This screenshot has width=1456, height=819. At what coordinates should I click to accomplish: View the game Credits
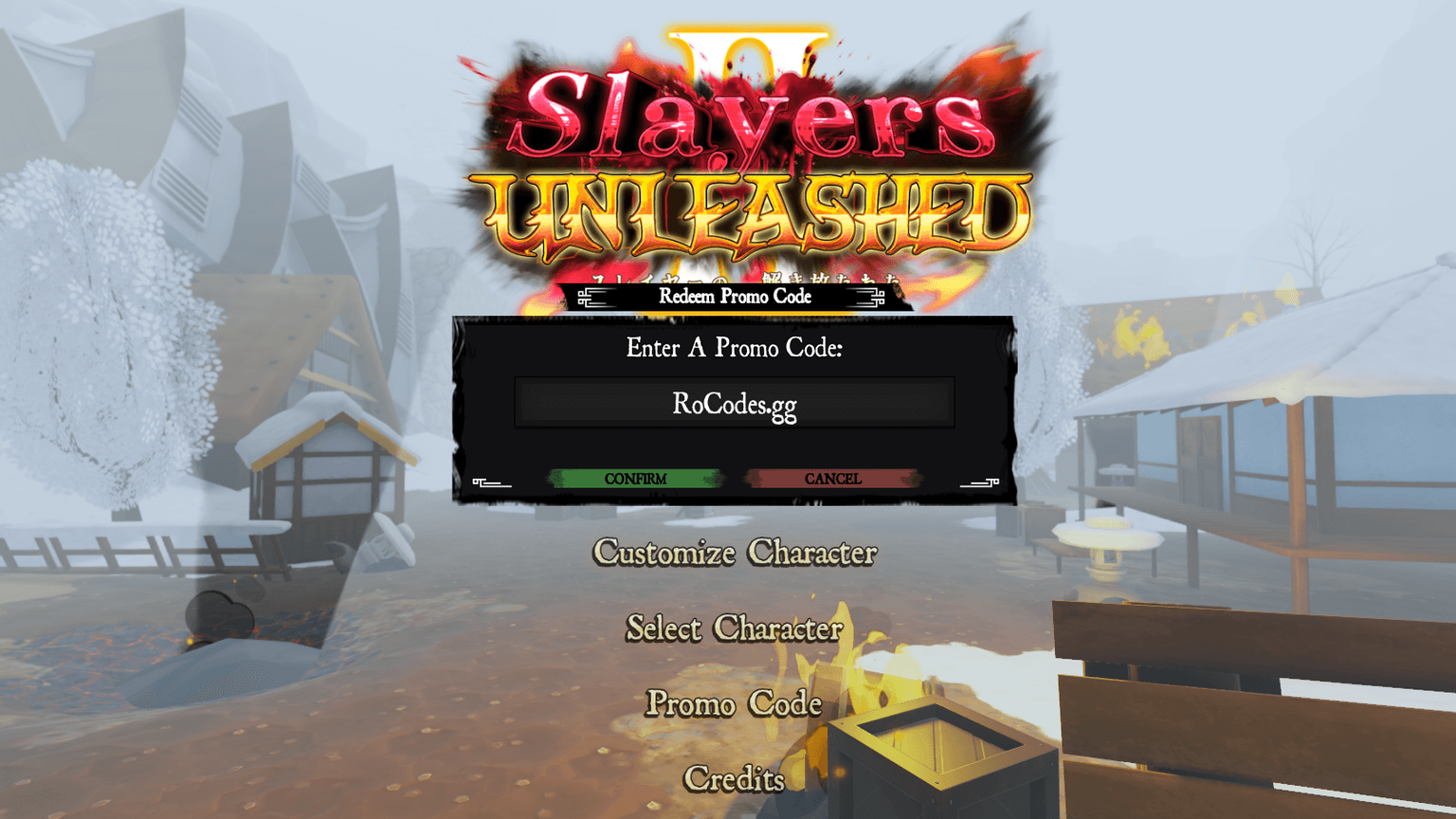click(x=734, y=778)
